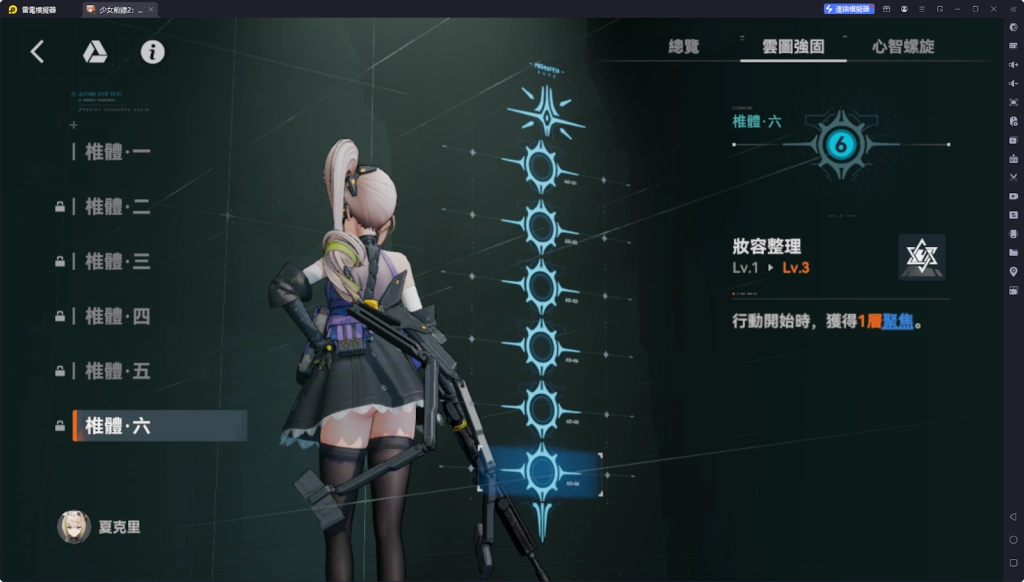Select 椎體·一 in the list

118,152
